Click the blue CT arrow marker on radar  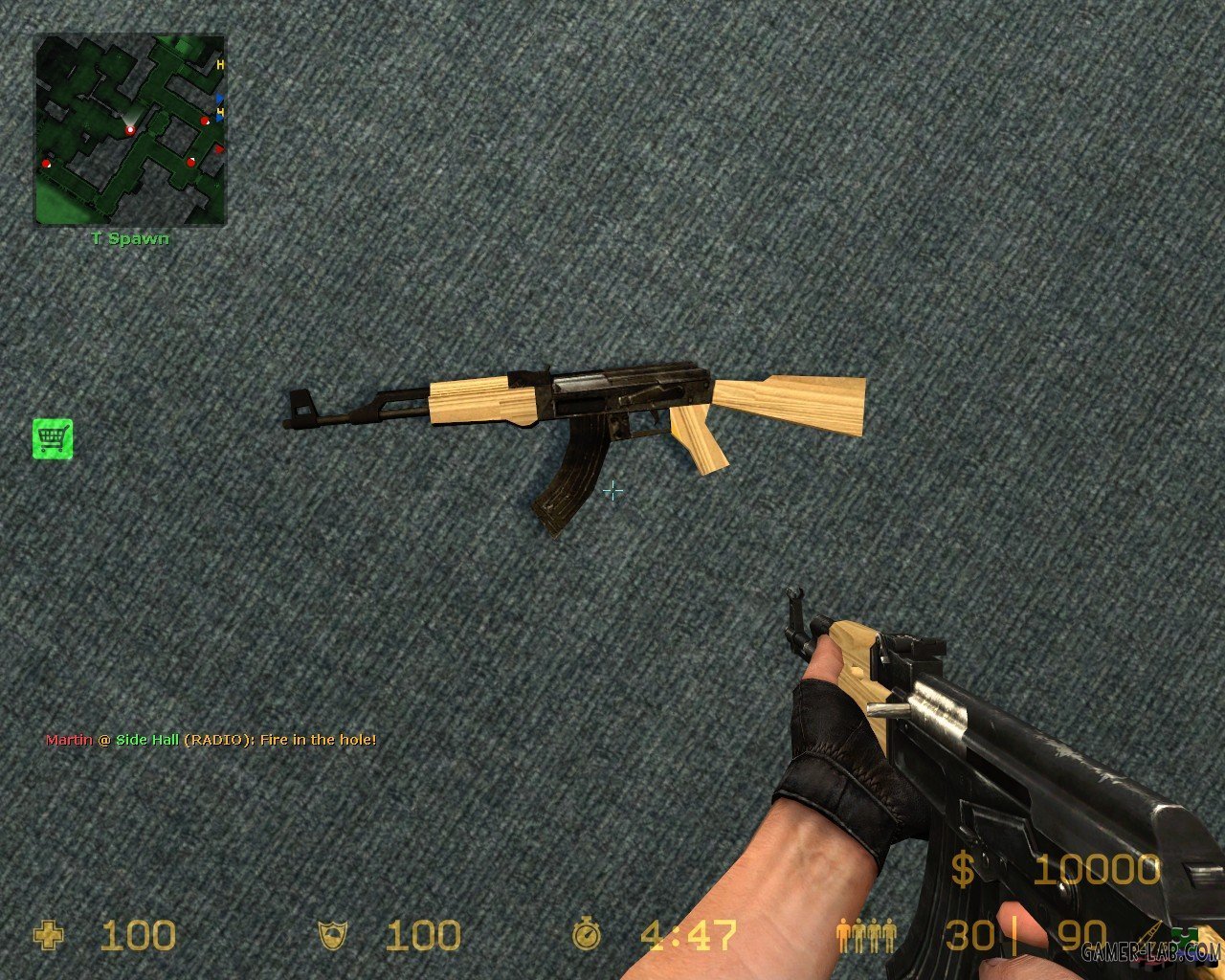[218, 98]
